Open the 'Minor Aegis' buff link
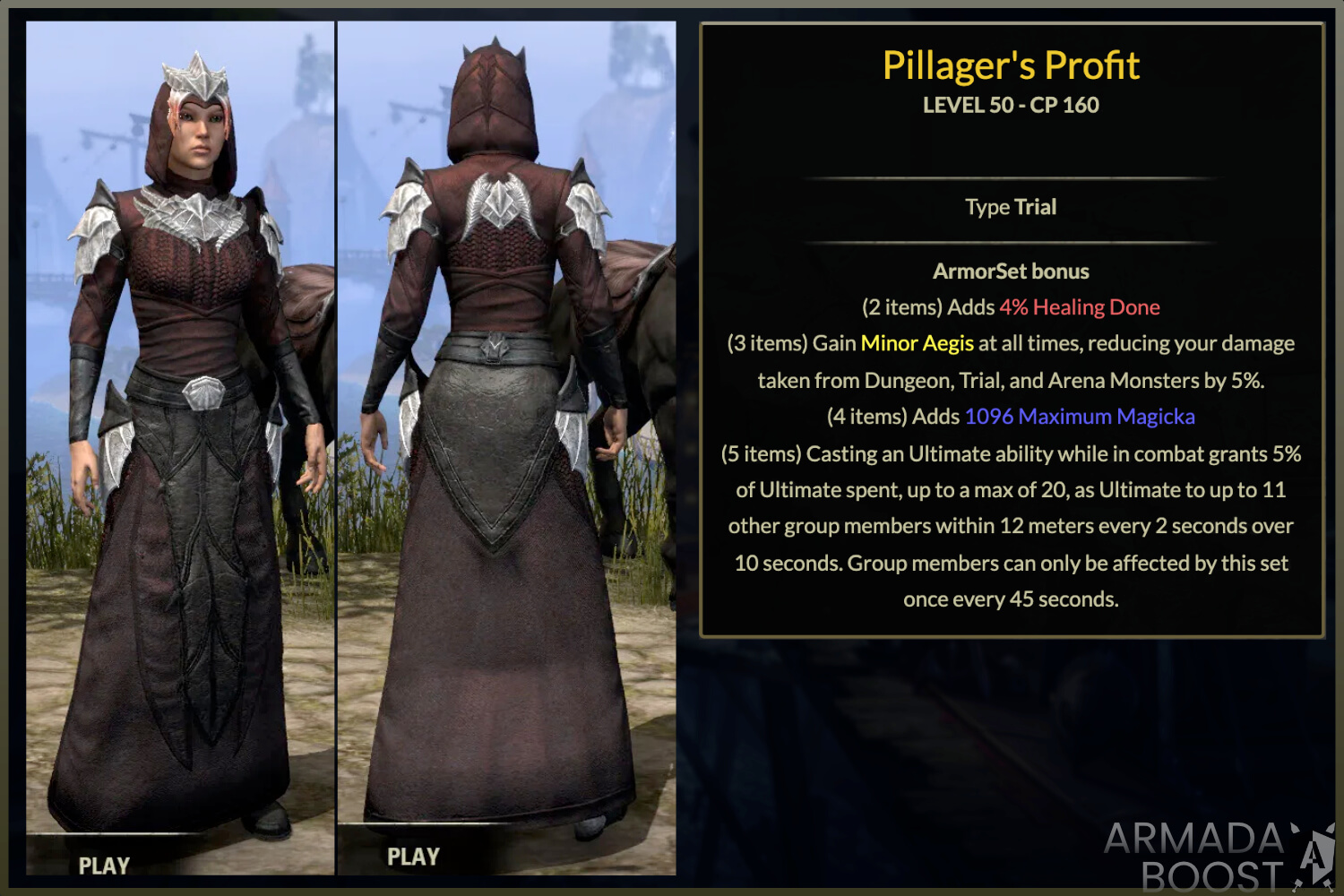 (x=917, y=342)
